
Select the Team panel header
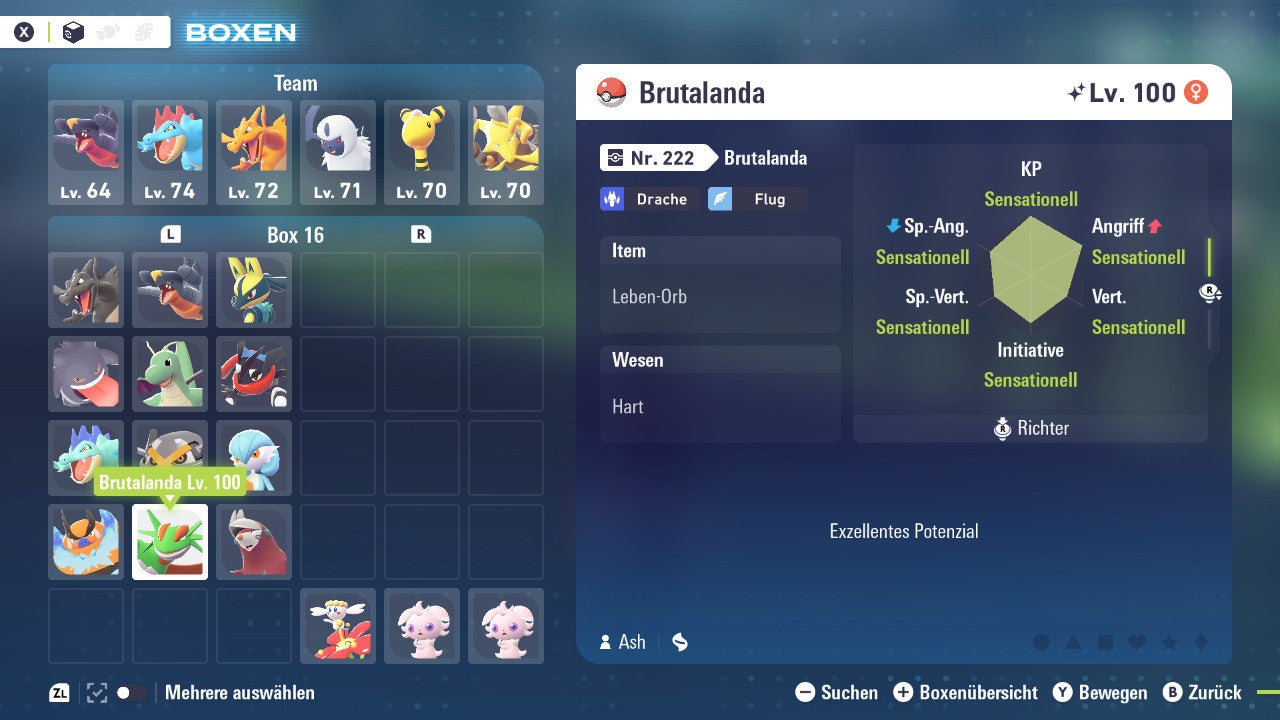point(295,83)
